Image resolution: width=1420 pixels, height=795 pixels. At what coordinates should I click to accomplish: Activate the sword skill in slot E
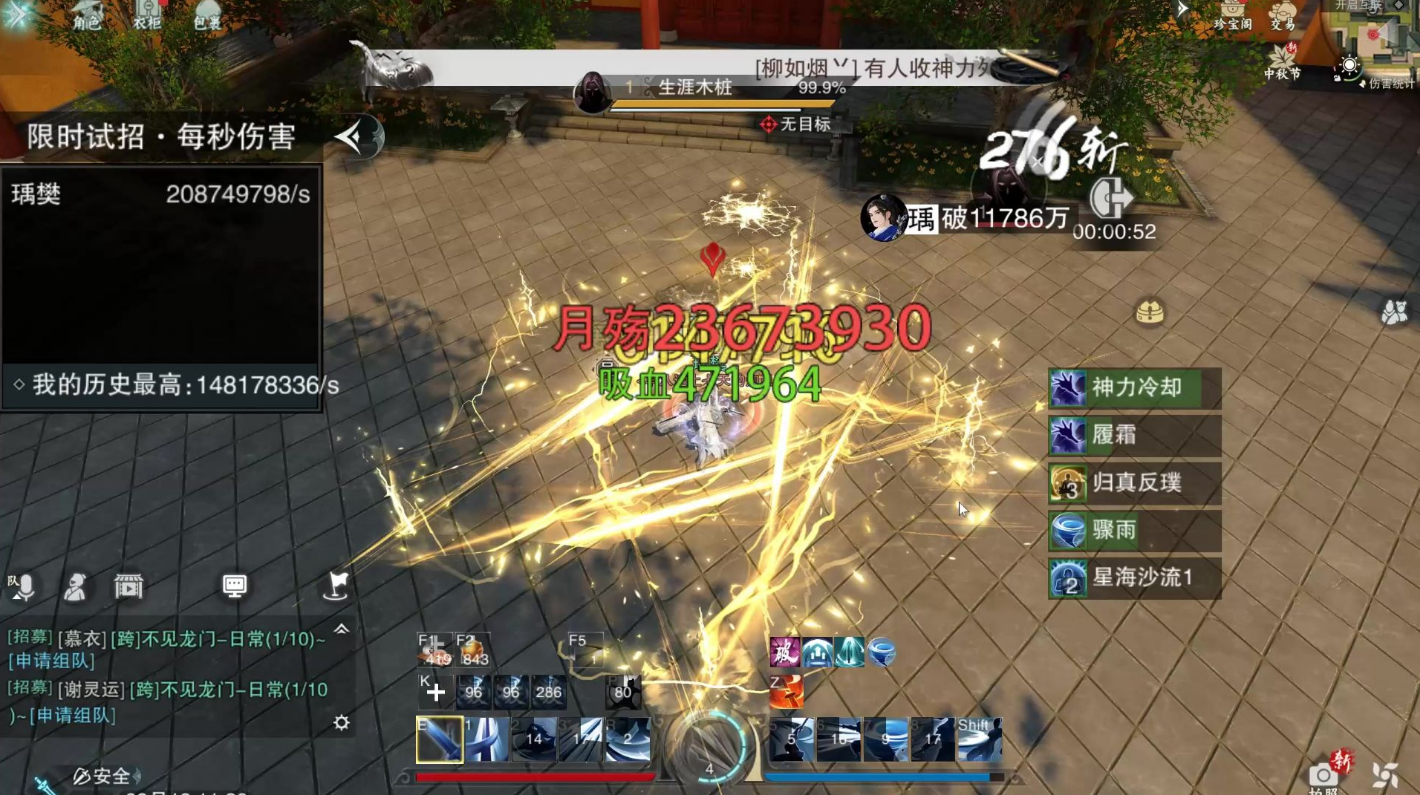(439, 740)
